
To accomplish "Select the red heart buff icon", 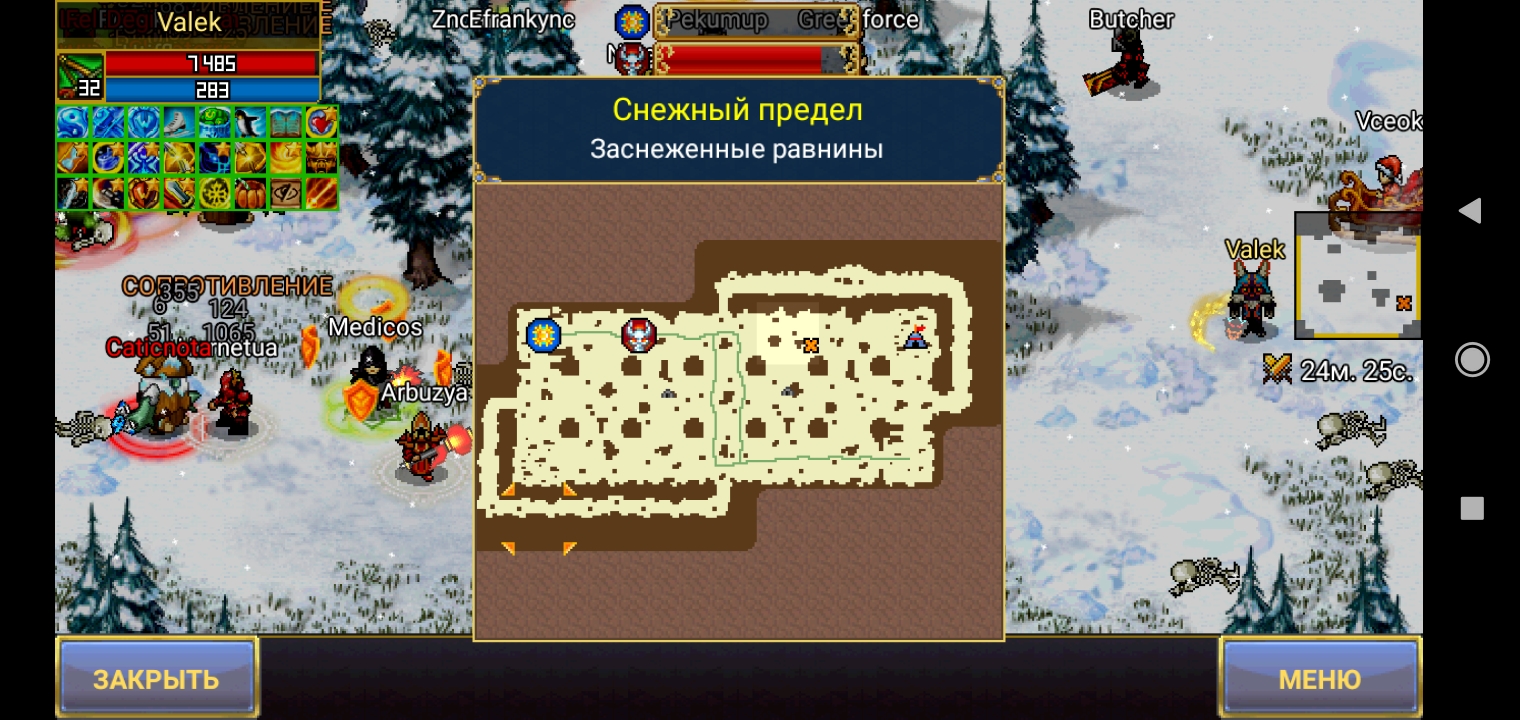I will point(321,123).
